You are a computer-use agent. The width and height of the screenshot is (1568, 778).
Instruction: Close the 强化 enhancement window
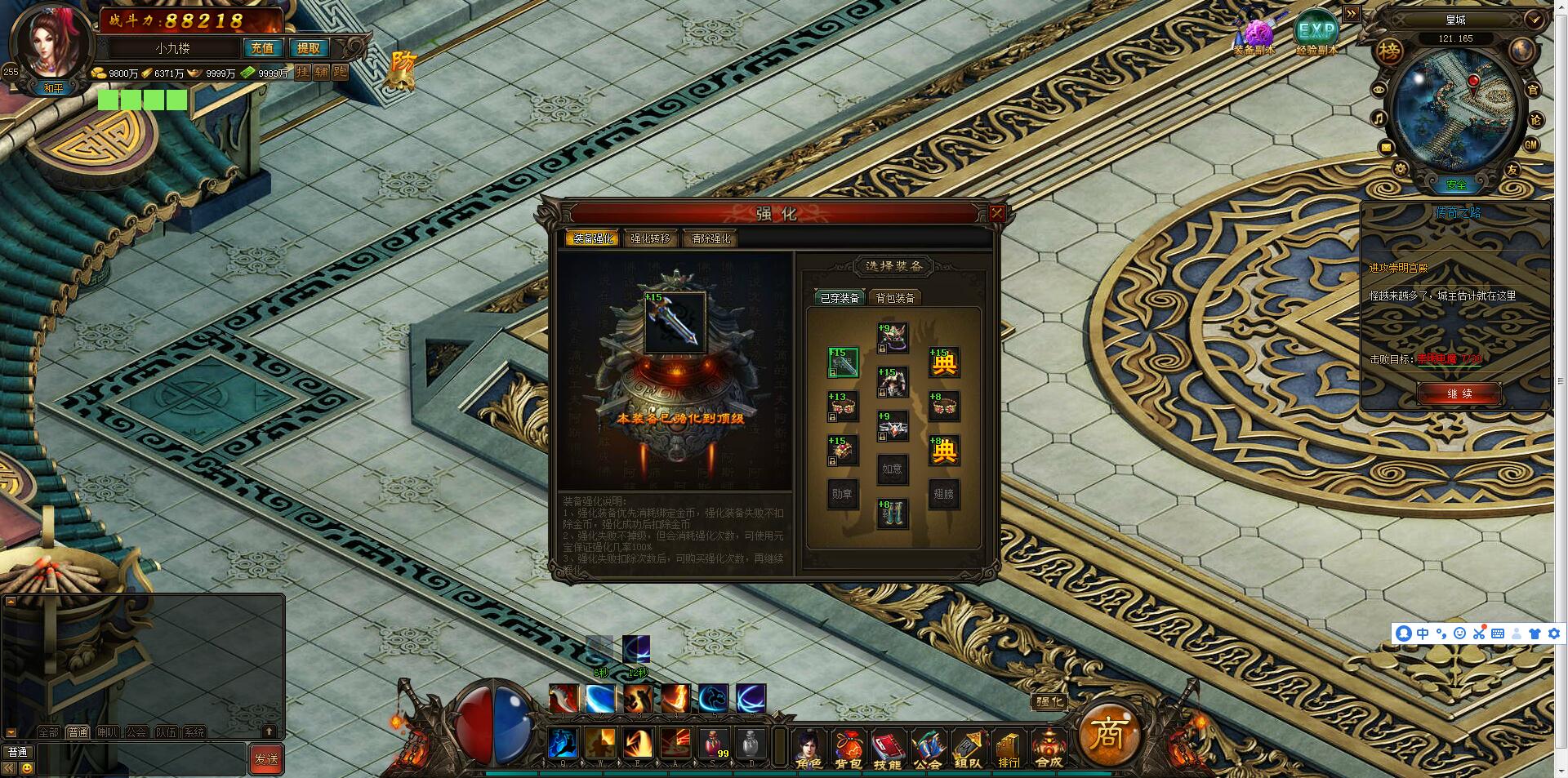pyautogui.click(x=996, y=214)
